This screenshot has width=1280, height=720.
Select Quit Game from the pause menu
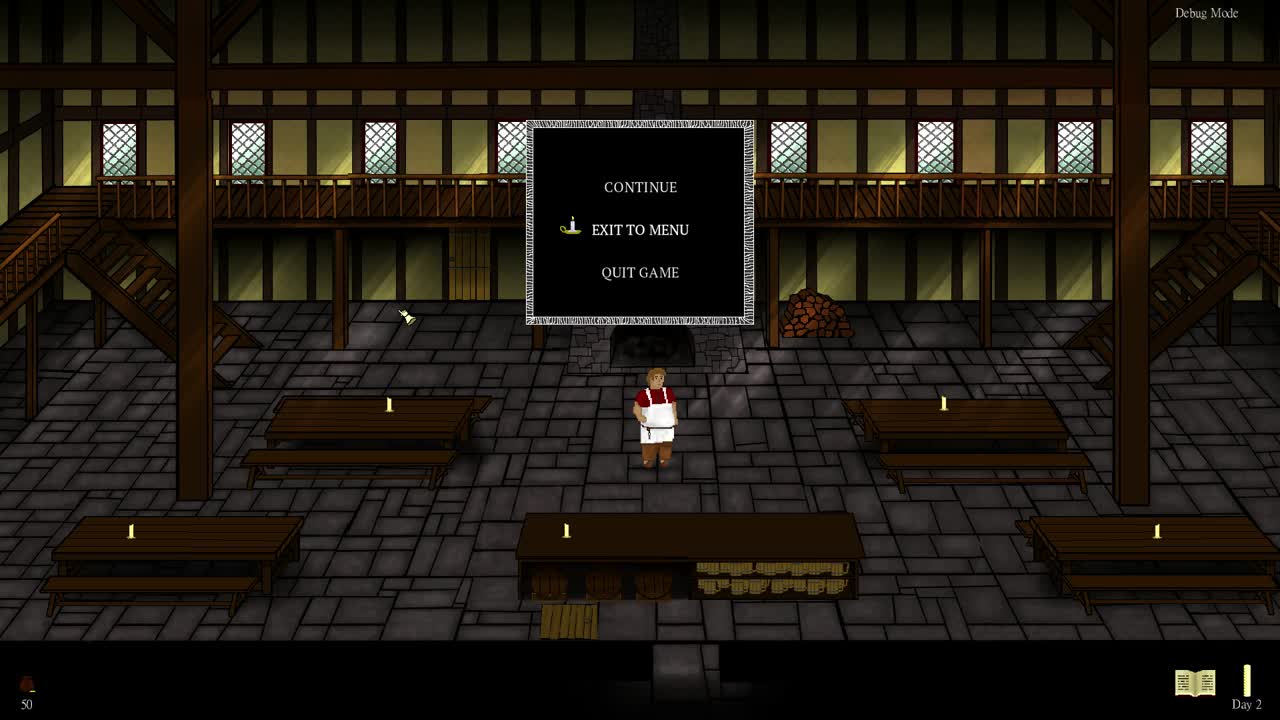(640, 272)
